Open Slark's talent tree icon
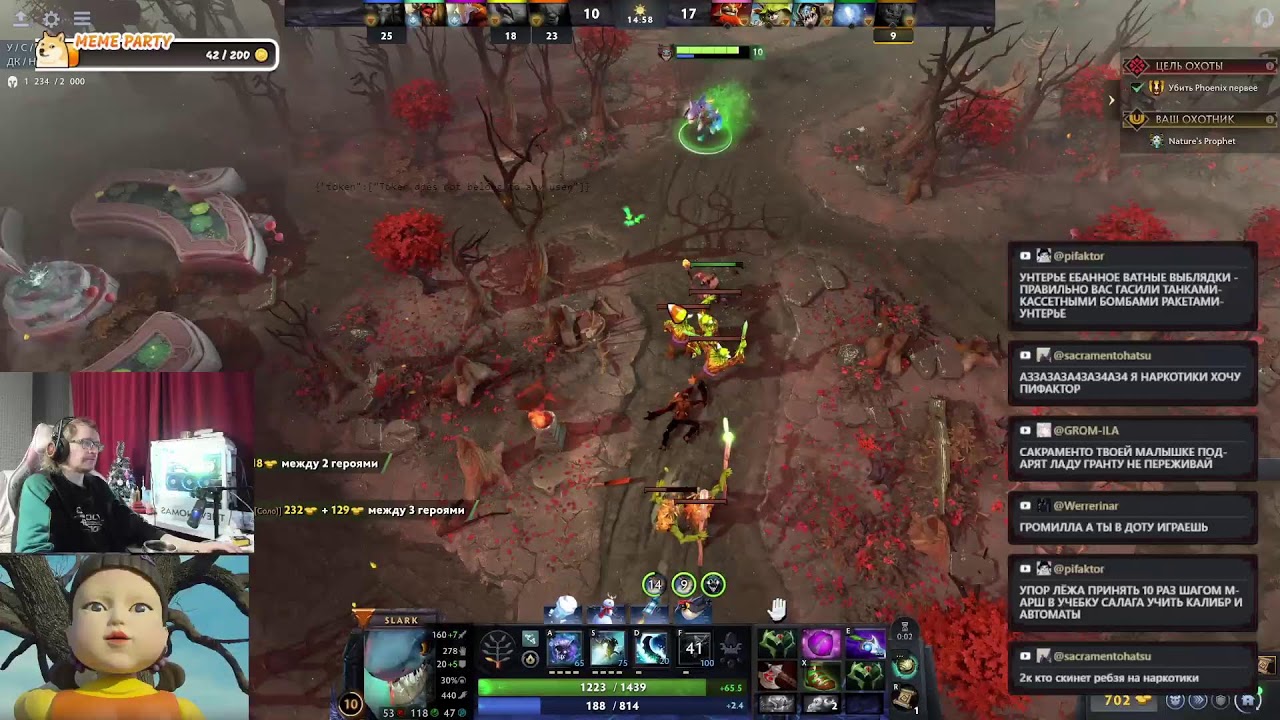Viewport: 1280px width, 720px height. pyautogui.click(x=498, y=648)
